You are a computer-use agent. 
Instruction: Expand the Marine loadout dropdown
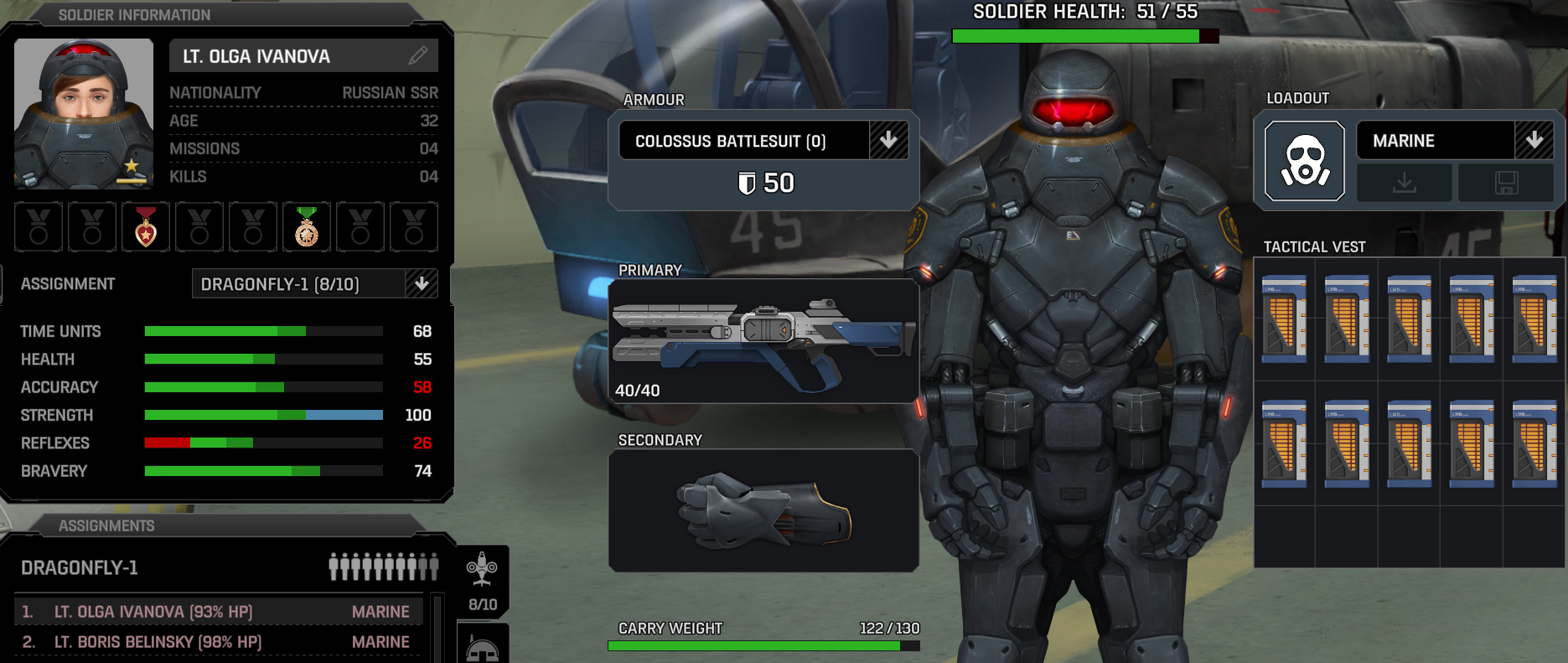pos(1534,140)
